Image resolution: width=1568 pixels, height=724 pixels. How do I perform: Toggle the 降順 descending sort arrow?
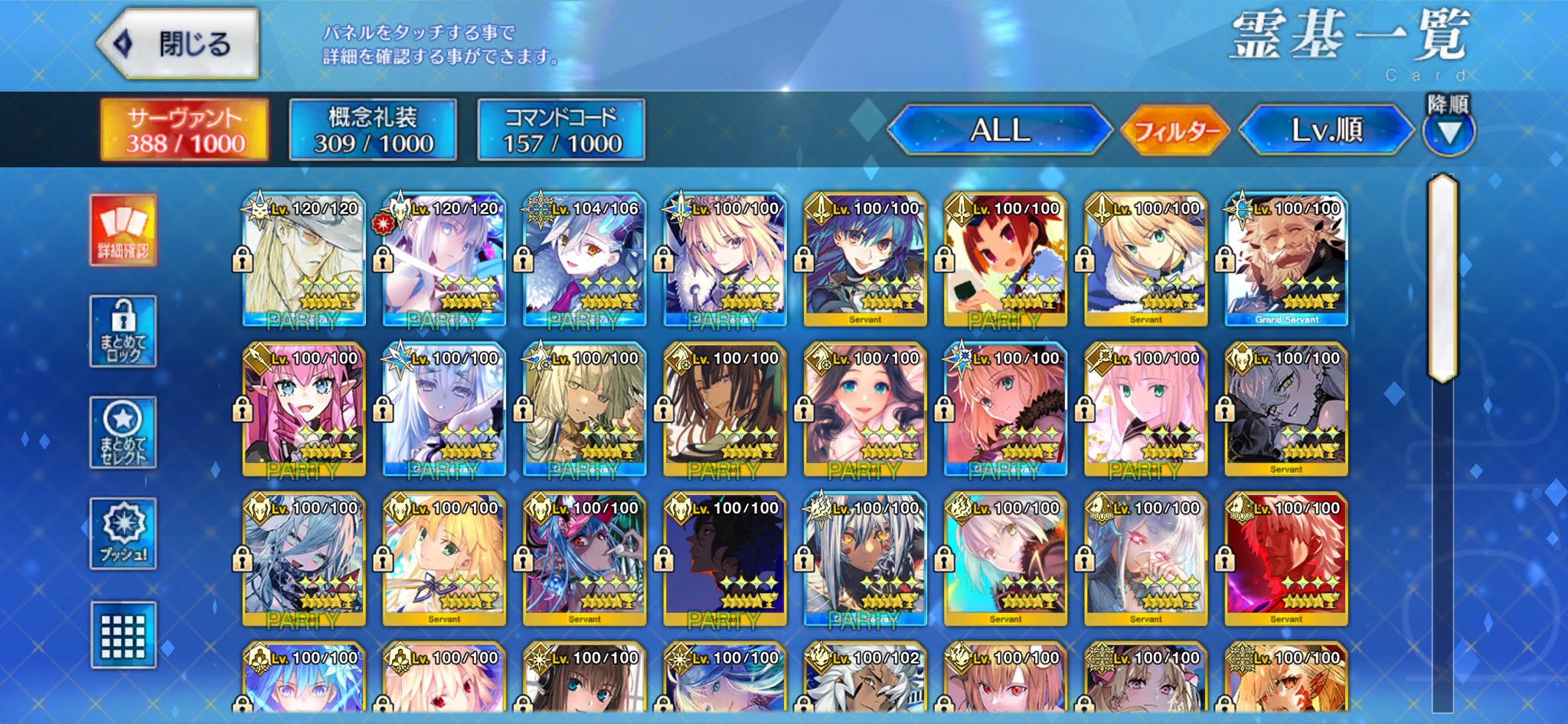[1449, 132]
